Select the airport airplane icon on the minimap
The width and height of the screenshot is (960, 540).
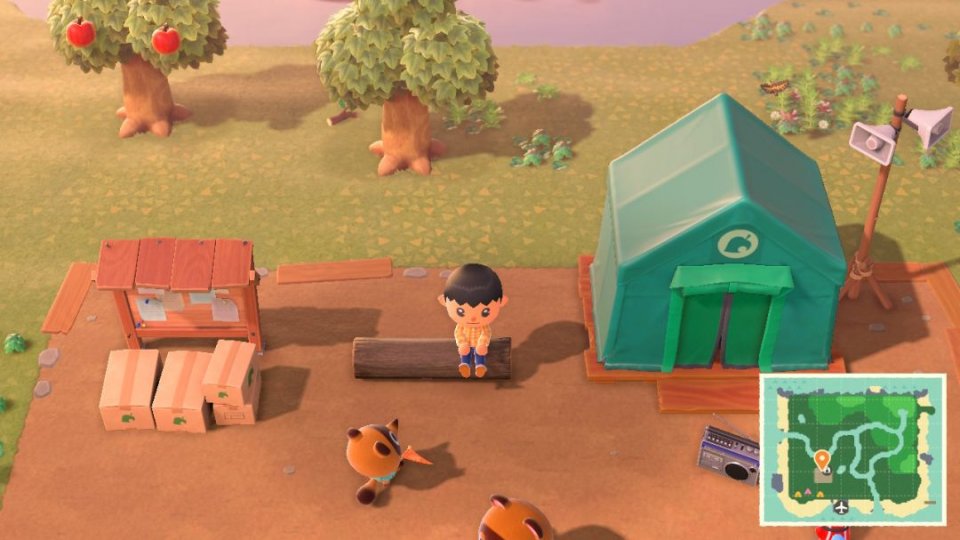coord(840,507)
